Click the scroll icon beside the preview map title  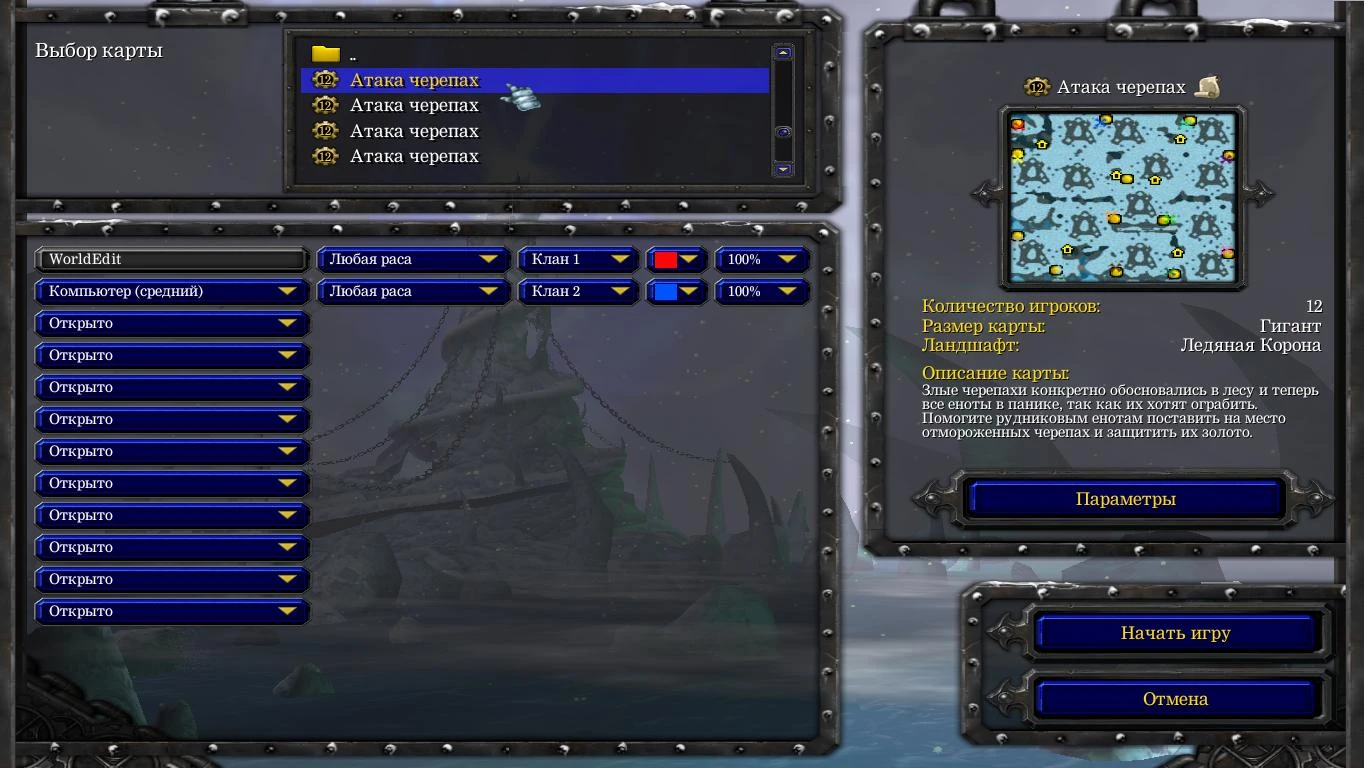pyautogui.click(x=1207, y=86)
